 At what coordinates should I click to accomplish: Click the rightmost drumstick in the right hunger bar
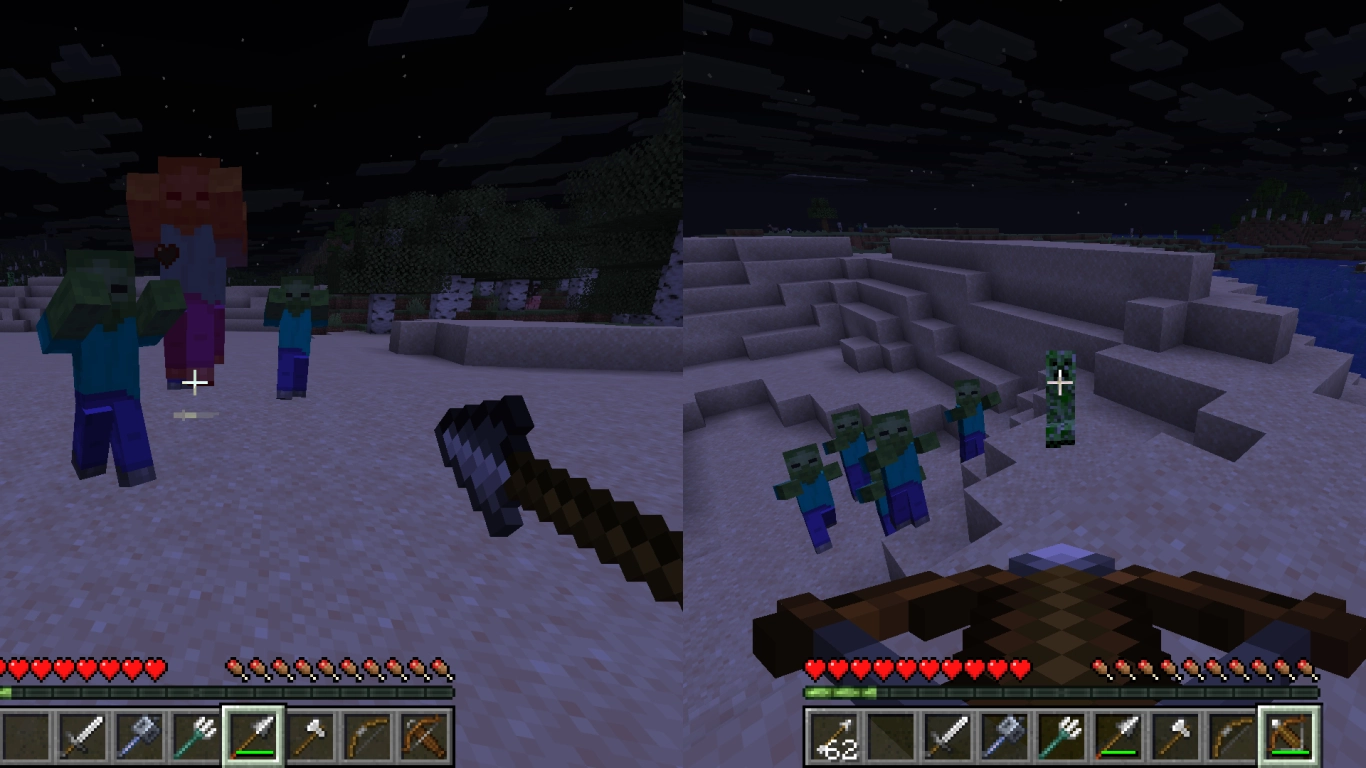pyautogui.click(x=1303, y=666)
